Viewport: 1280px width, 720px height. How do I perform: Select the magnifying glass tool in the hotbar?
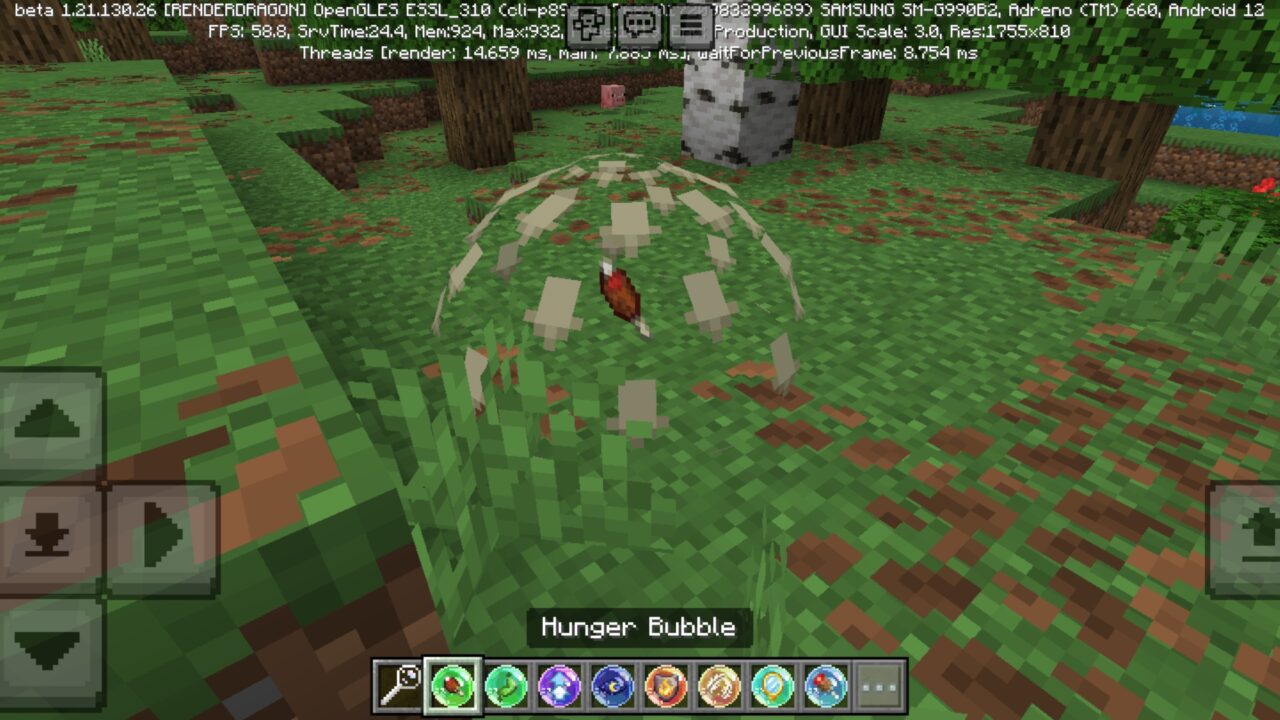(x=400, y=685)
